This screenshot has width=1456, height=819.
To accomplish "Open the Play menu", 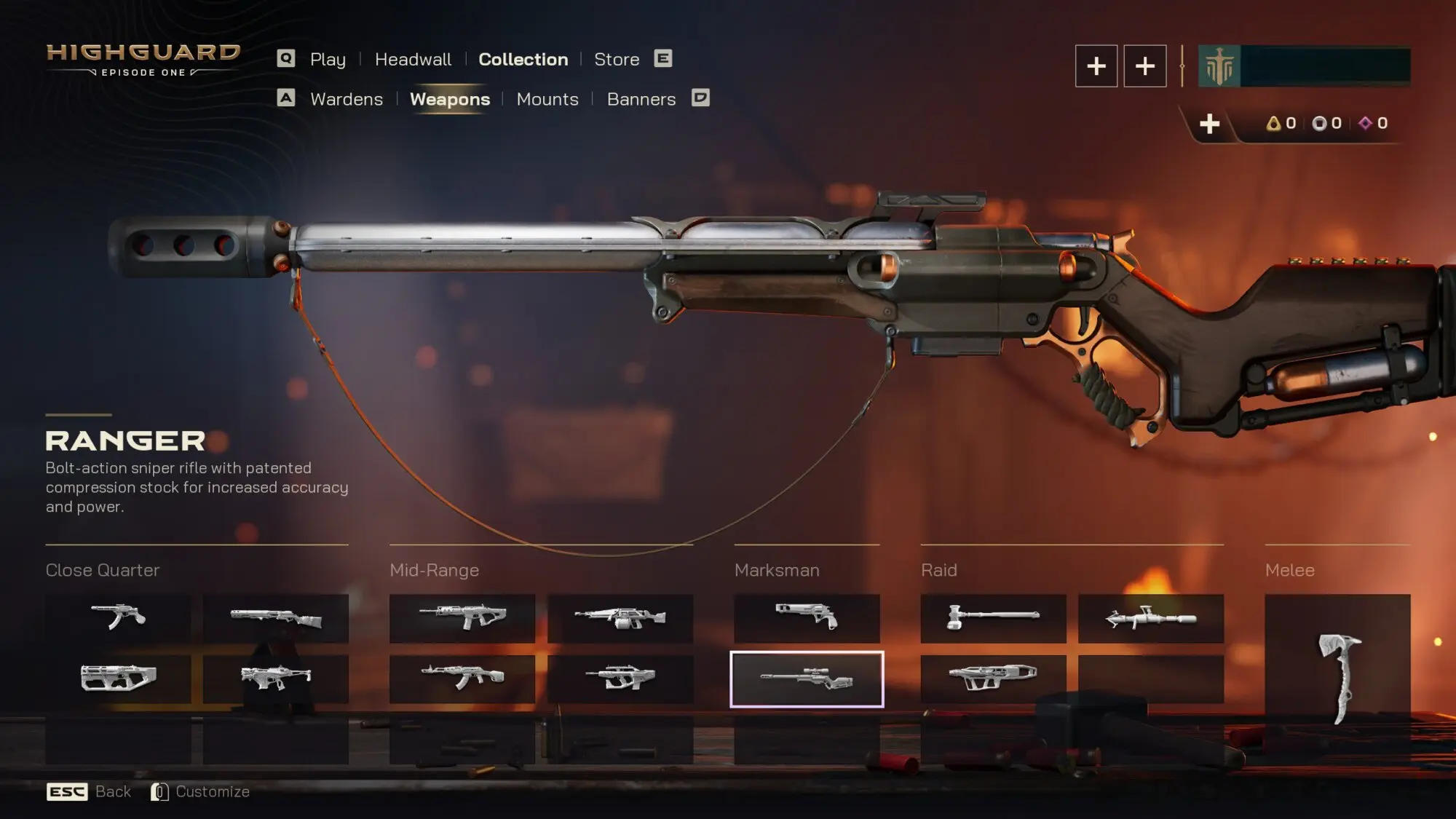I will coord(328,60).
